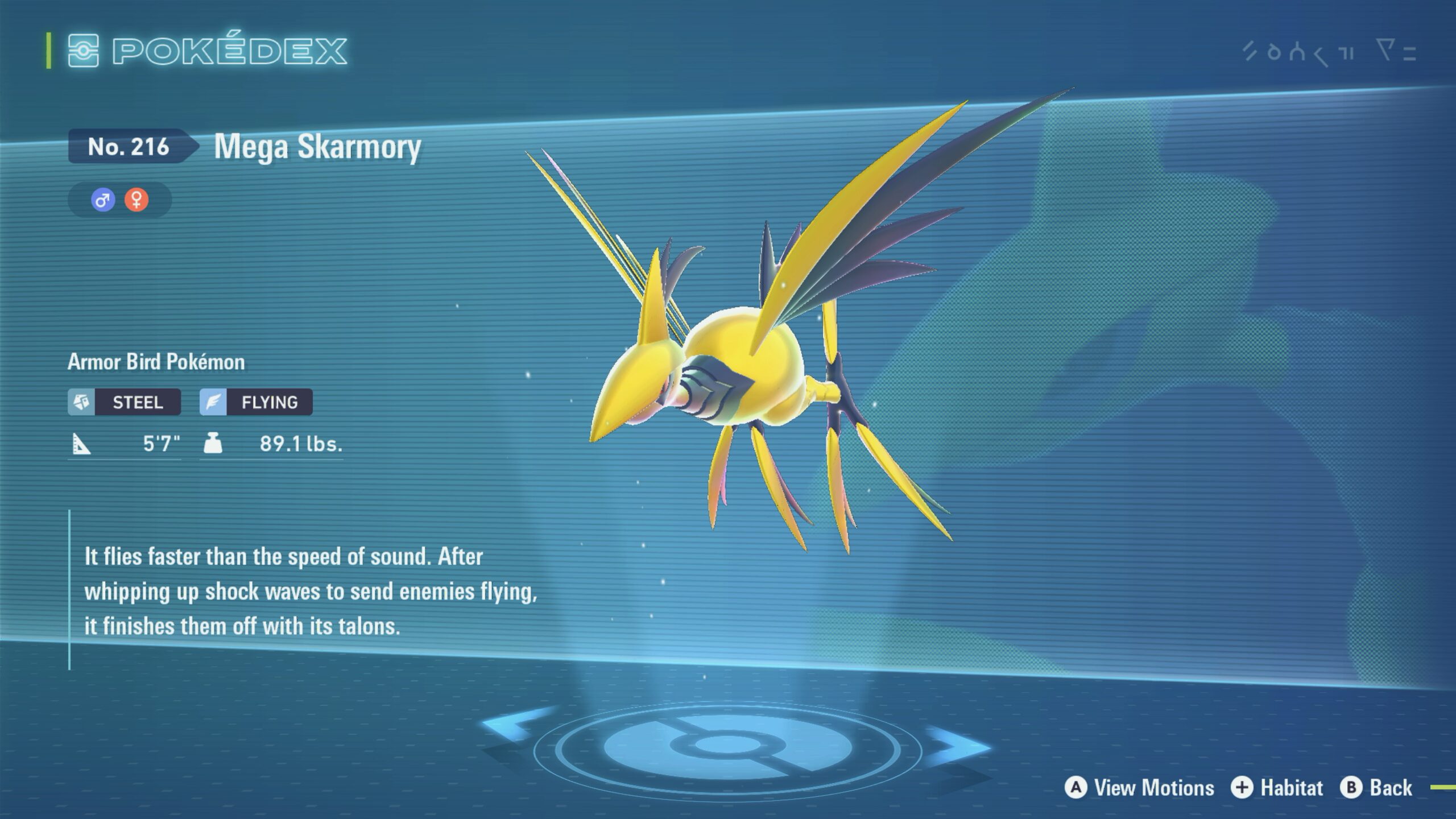The height and width of the screenshot is (819, 1456).
Task: Click the FLYING type badge
Action: [x=256, y=402]
